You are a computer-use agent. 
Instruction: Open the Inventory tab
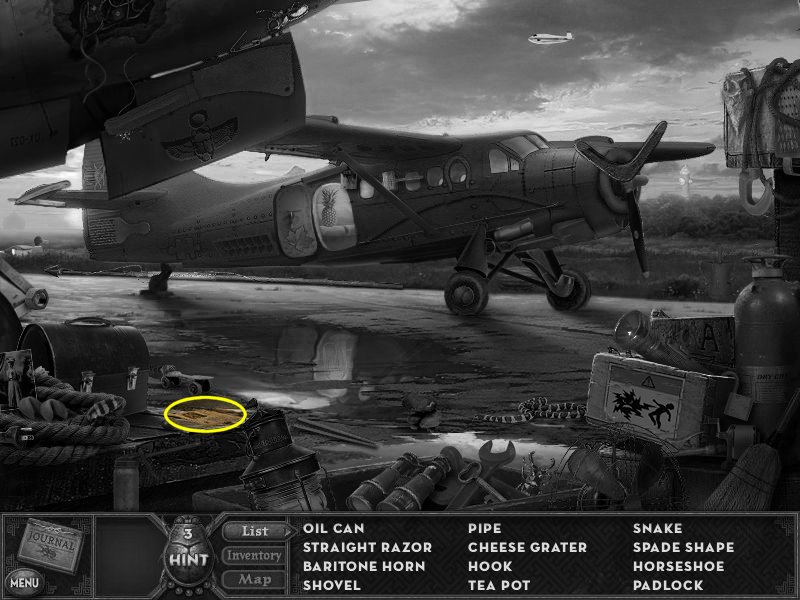[254, 555]
